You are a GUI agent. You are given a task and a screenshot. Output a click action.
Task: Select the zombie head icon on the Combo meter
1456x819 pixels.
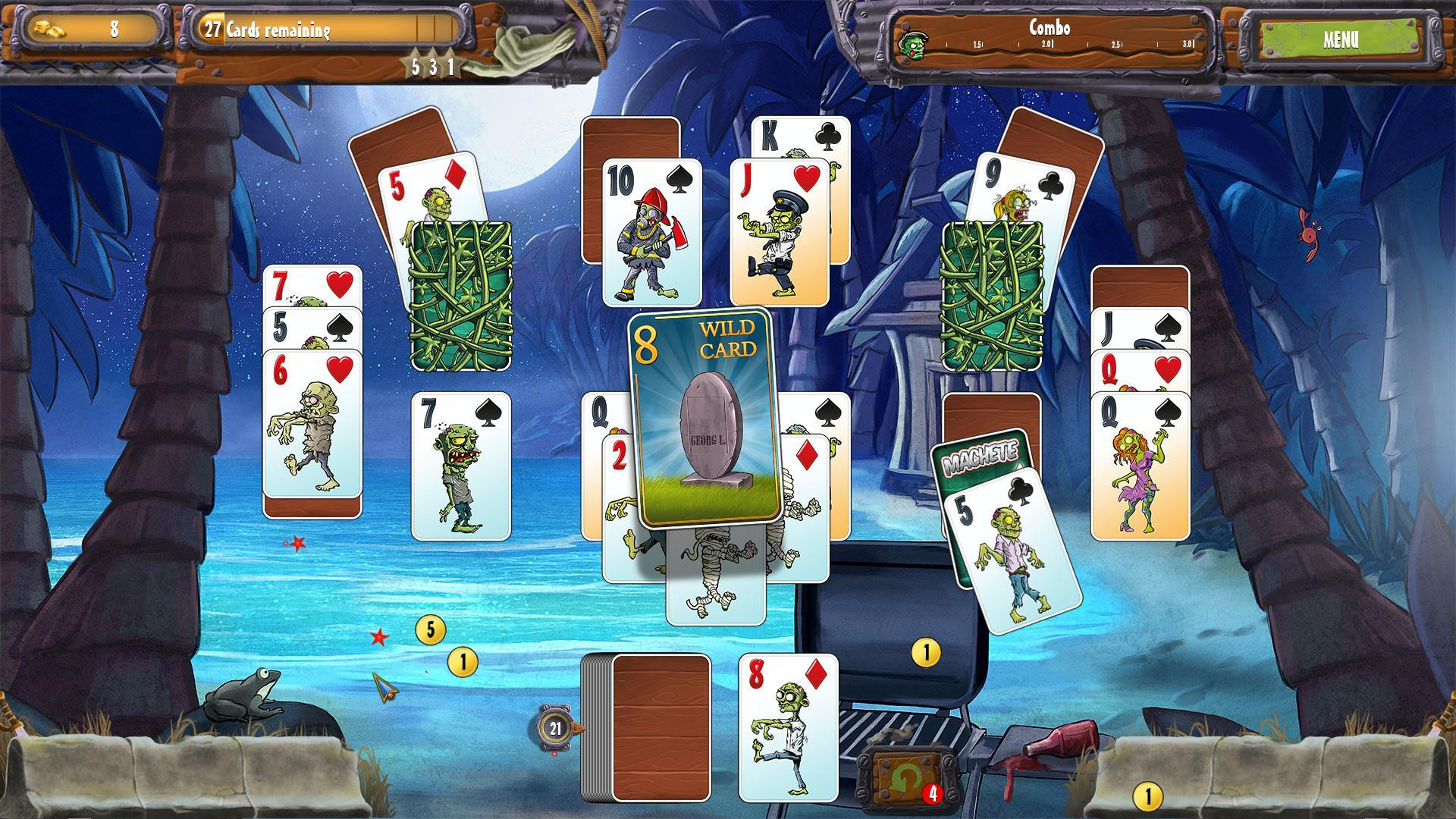(913, 45)
